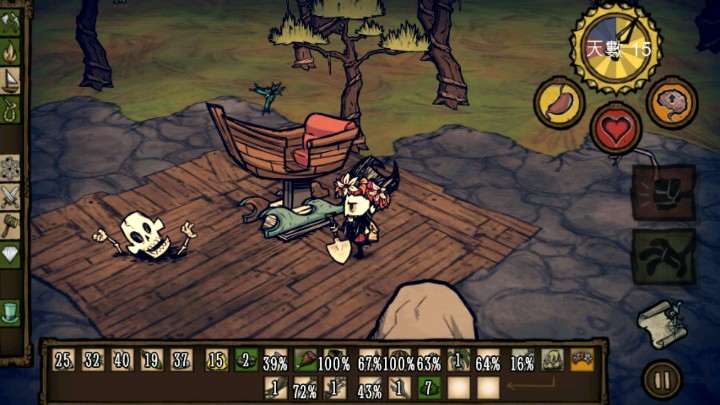Open the Survival rope-trap crafting tab

12,108
